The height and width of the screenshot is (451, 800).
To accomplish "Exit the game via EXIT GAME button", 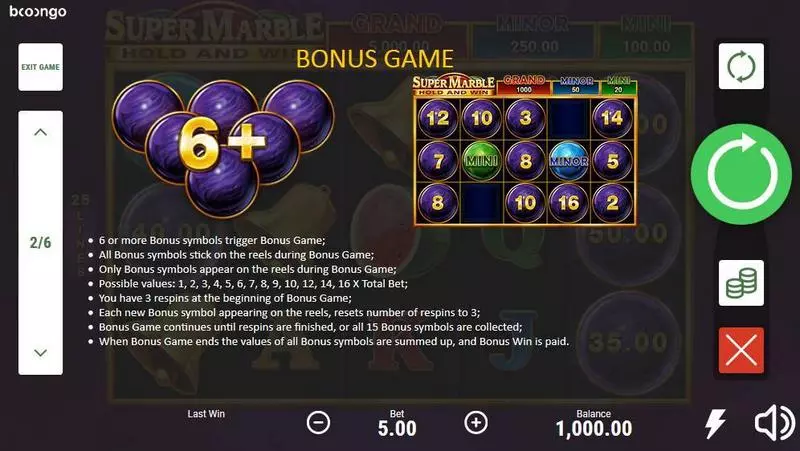I will [41, 67].
